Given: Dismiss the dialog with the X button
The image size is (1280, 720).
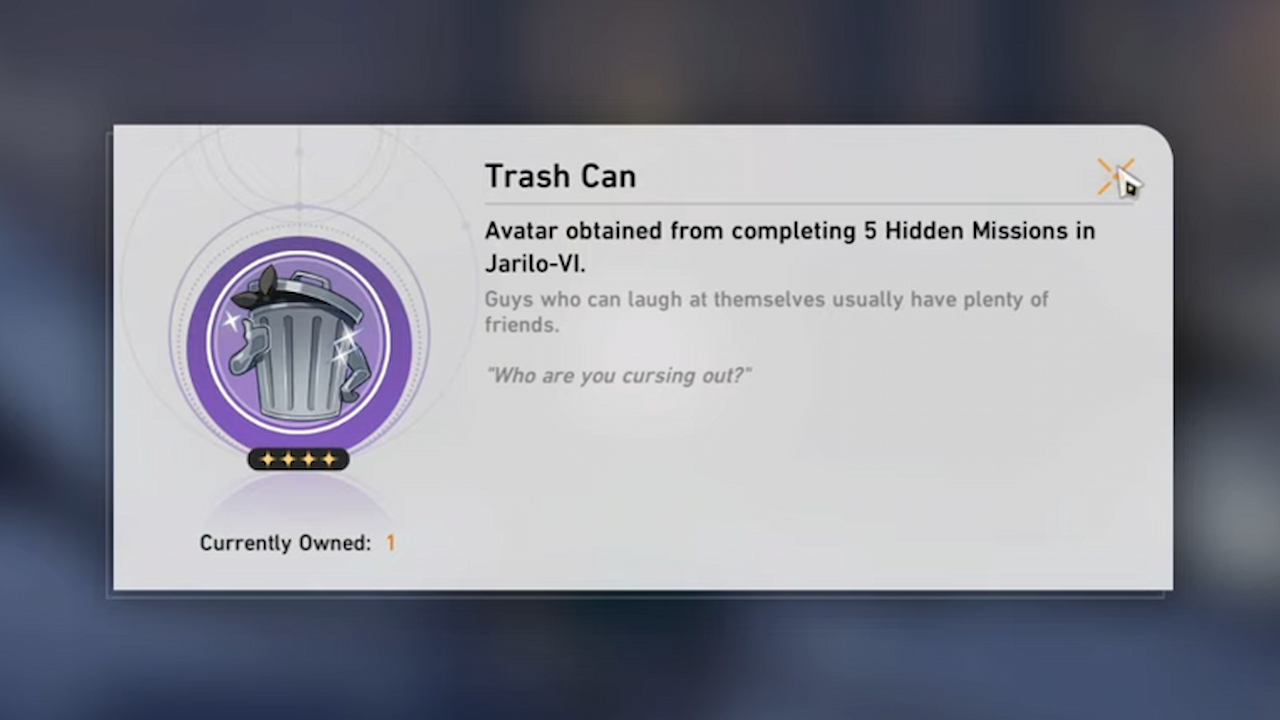Looking at the screenshot, I should (1115, 175).
